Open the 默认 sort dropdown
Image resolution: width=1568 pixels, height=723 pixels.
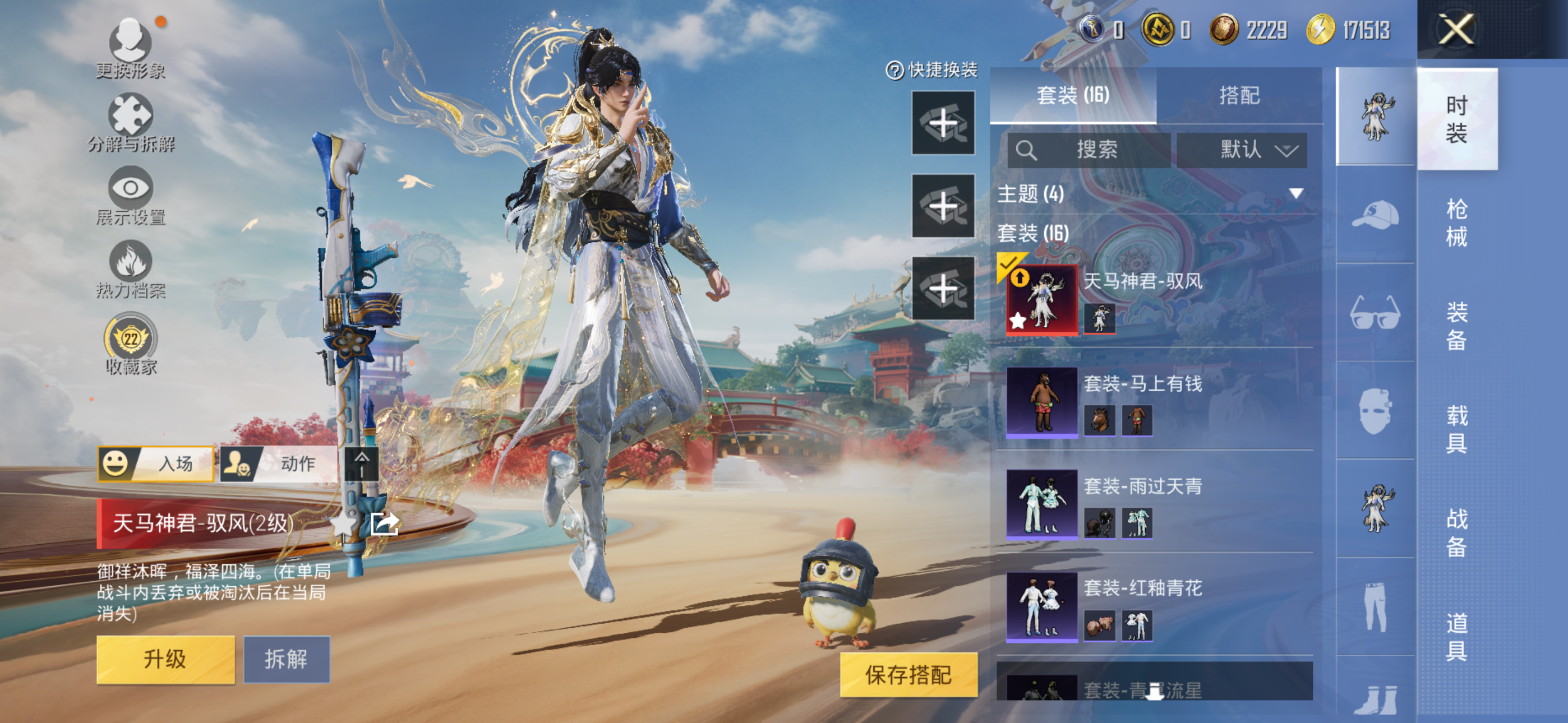click(1242, 150)
